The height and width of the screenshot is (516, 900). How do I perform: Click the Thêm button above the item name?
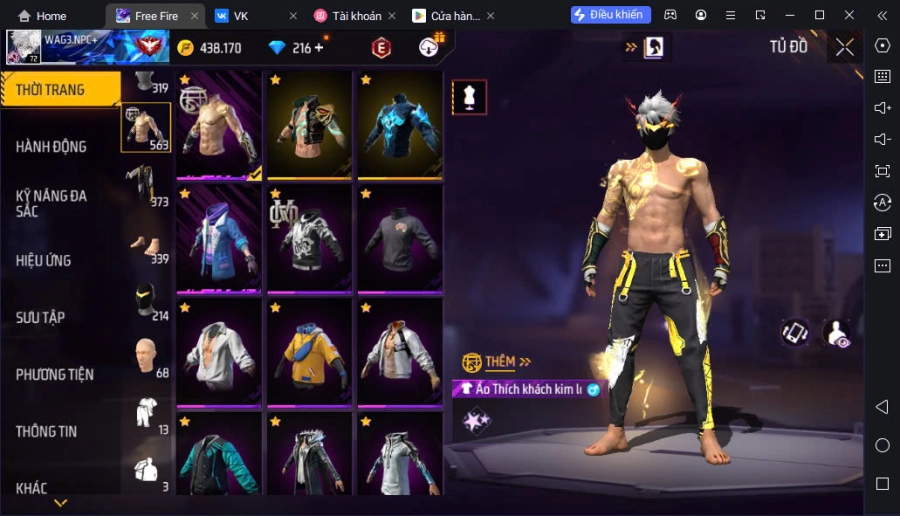[x=499, y=361]
